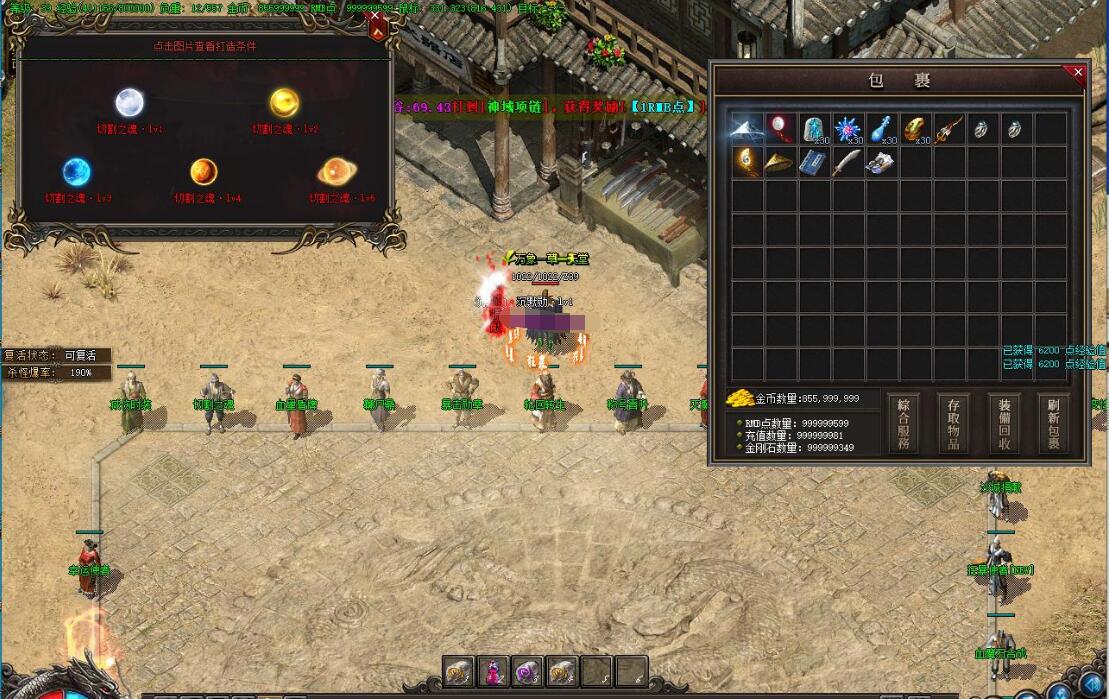Viewport: 1109px width, 699px height.
Task: Open 装備回收 equipment recycling
Action: [x=1003, y=424]
